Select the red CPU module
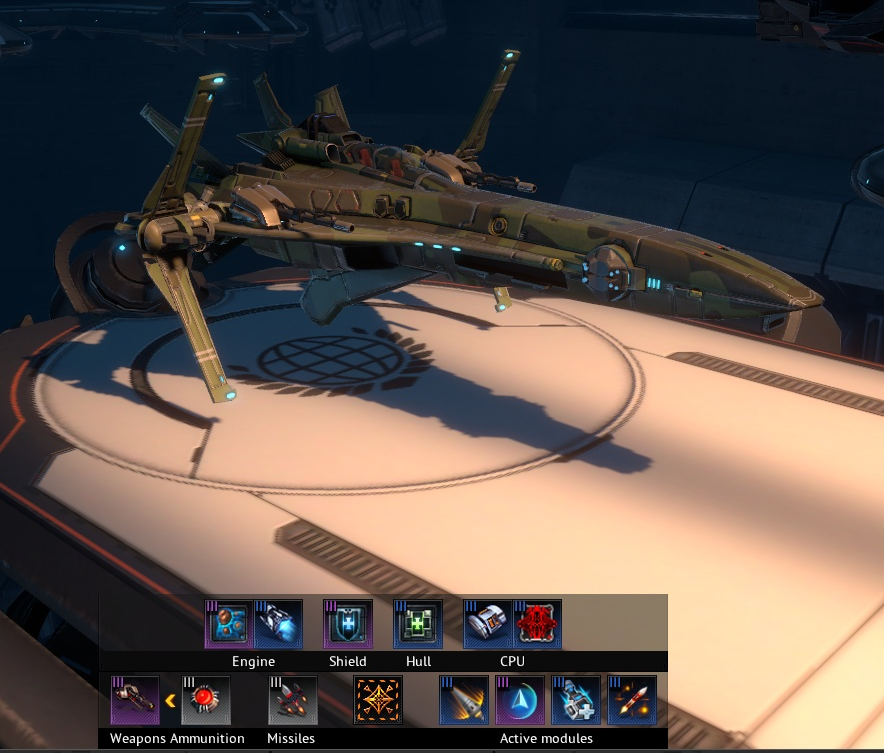Viewport: 884px width, 753px height. (x=537, y=624)
